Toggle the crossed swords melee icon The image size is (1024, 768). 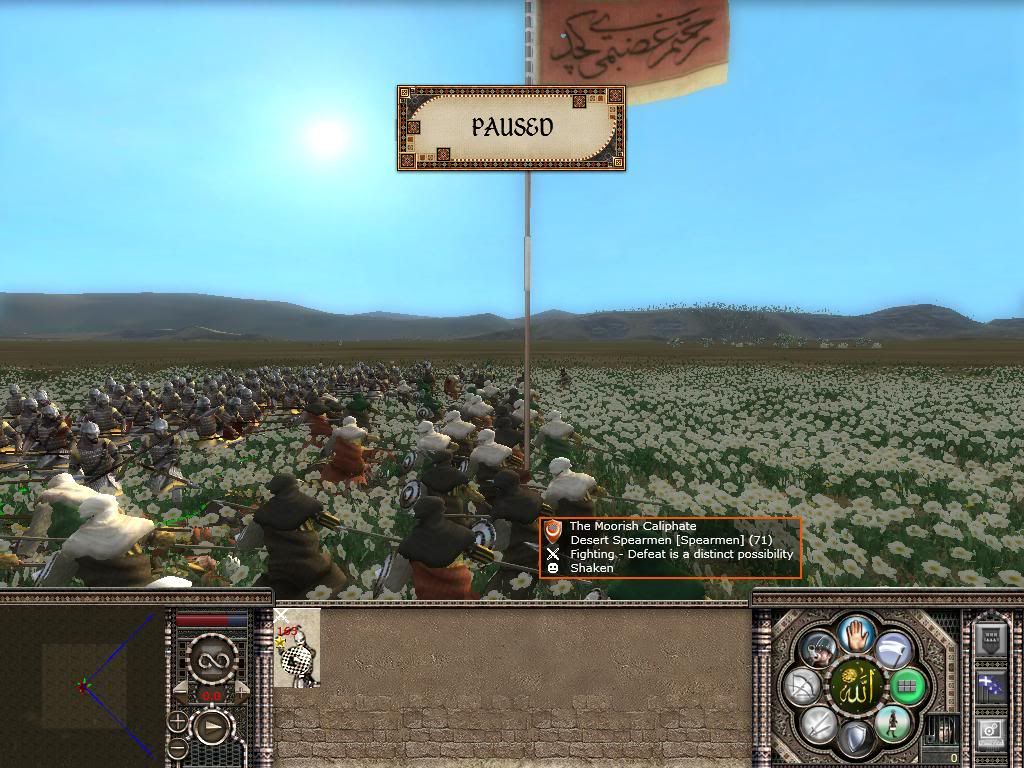coord(818,724)
